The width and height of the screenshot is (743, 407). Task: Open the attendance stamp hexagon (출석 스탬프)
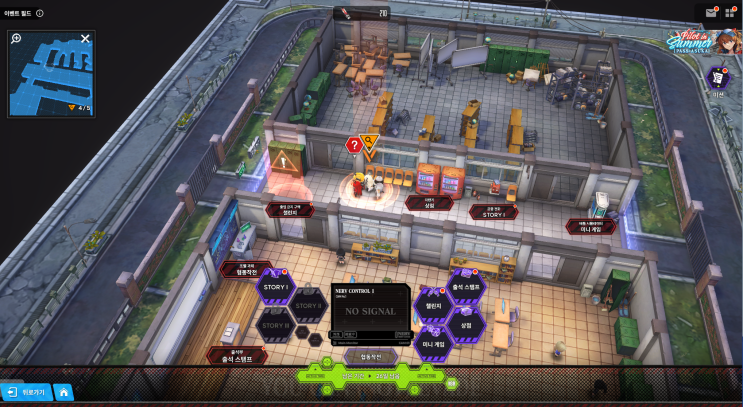[x=466, y=287]
